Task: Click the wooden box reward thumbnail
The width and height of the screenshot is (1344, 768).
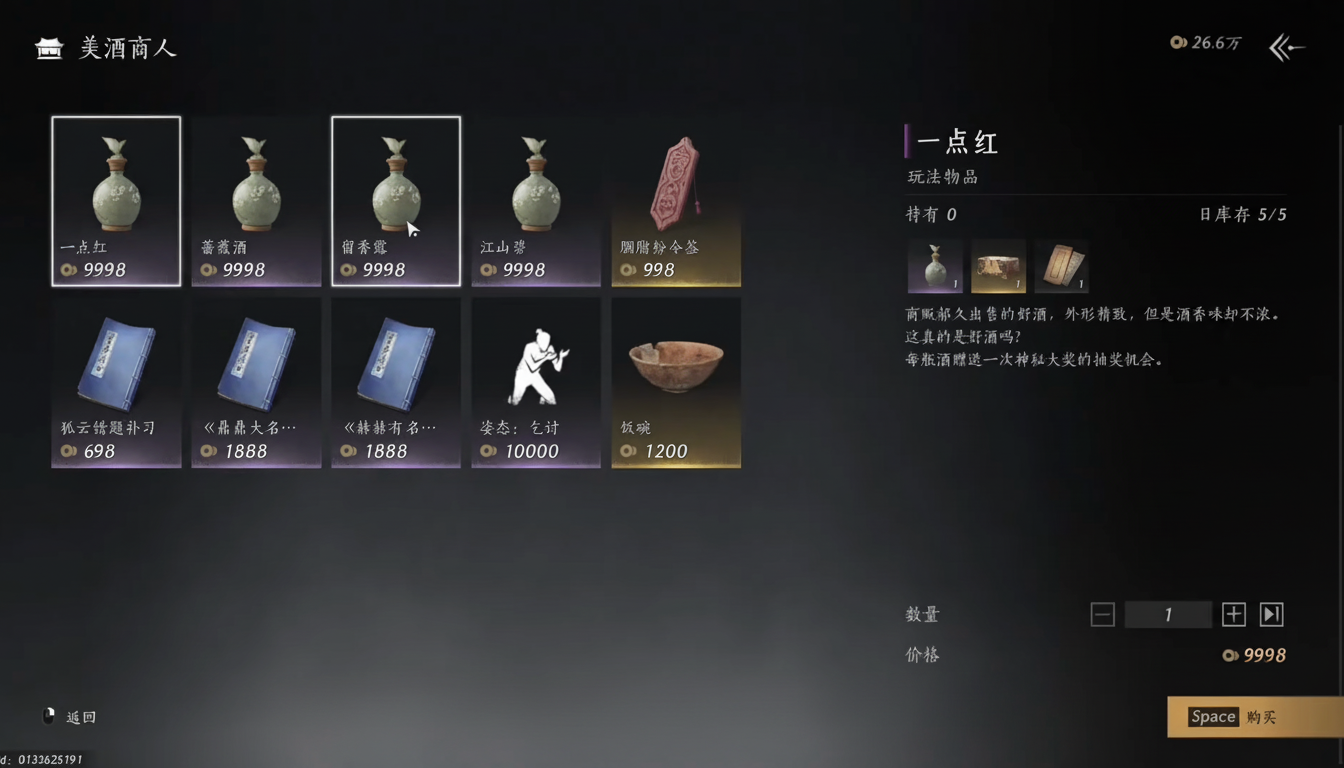Action: [997, 264]
